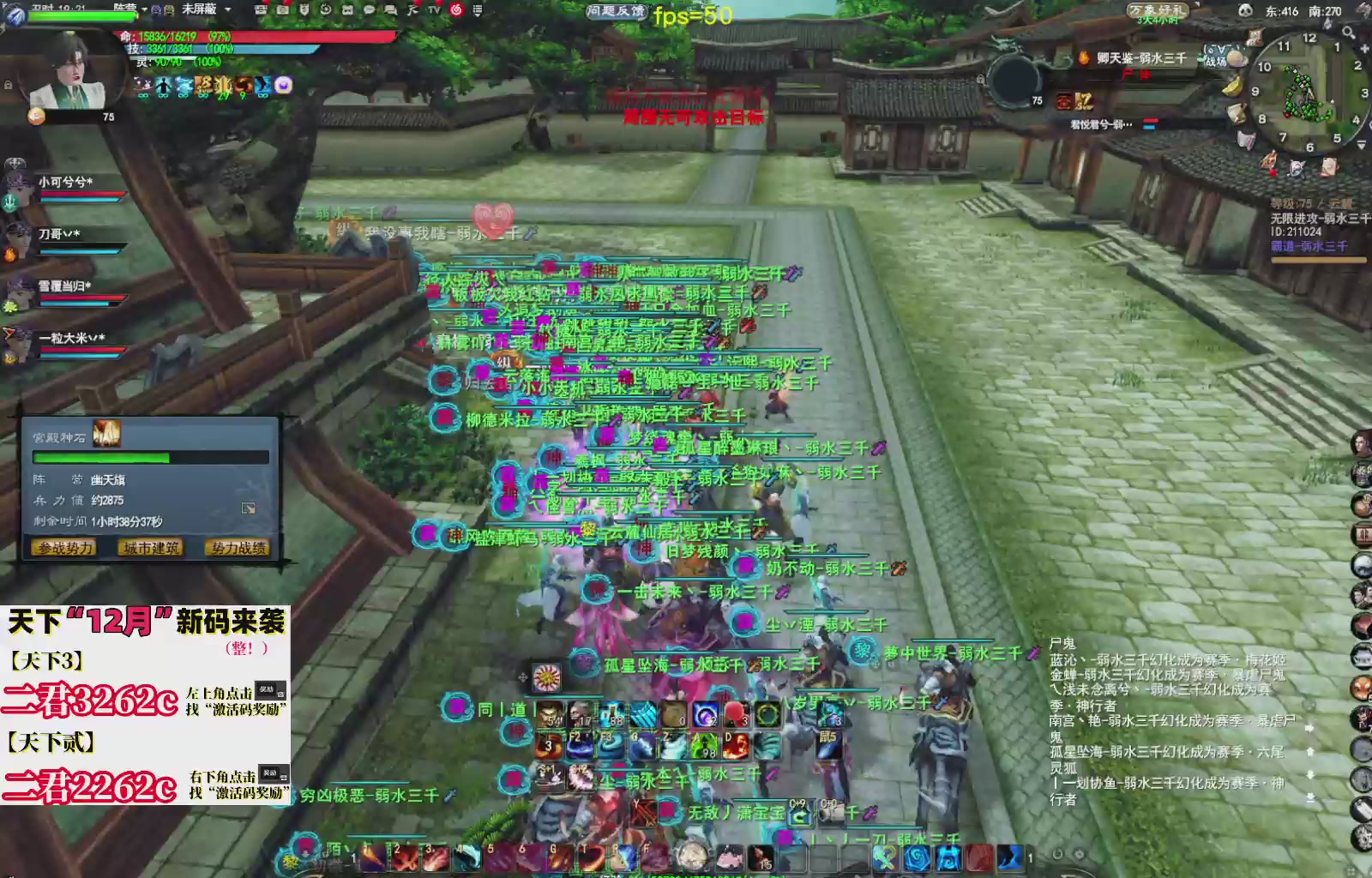Click the shield security icon on the top bar

304,10
